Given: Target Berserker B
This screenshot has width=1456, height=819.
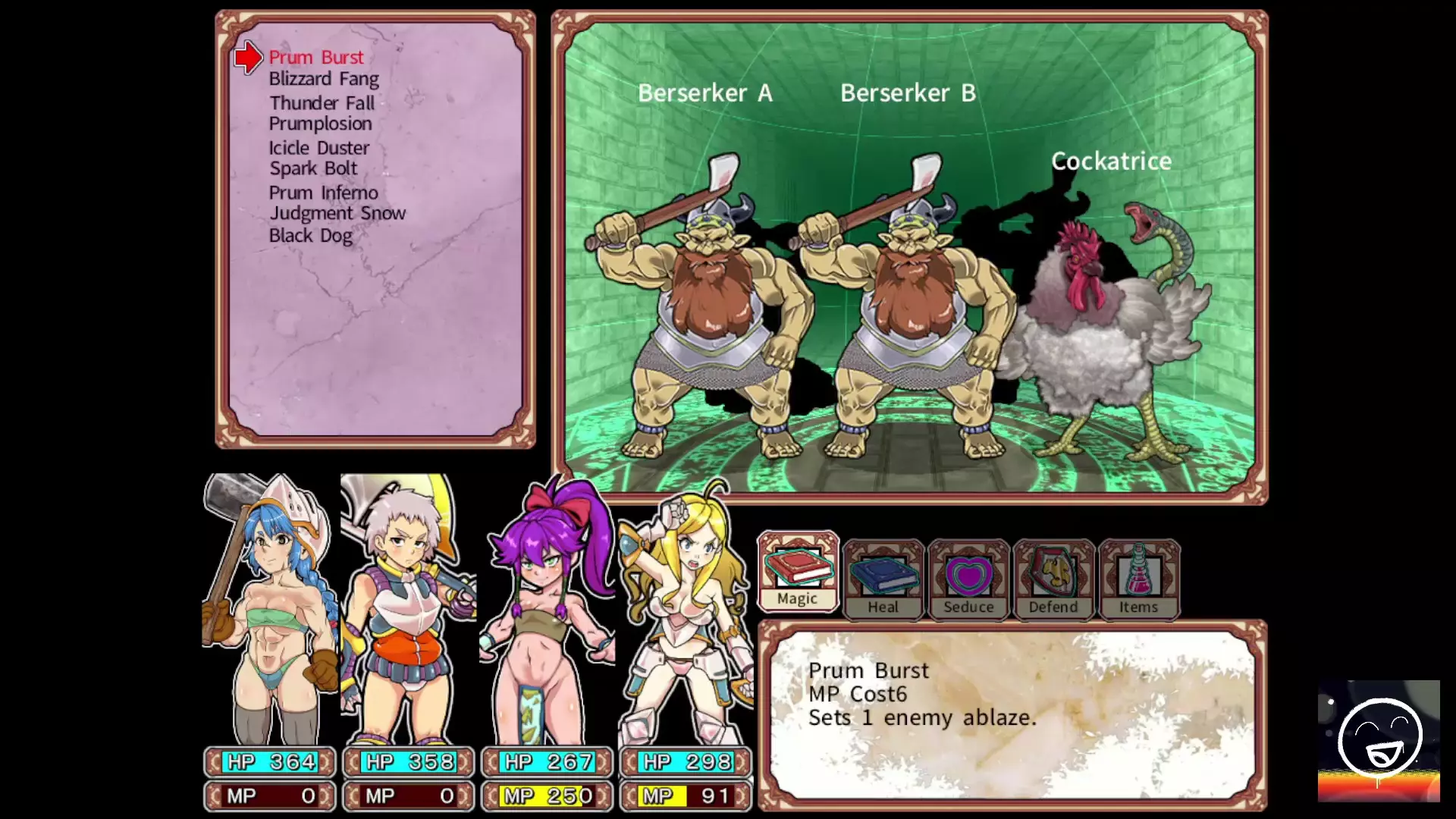Looking at the screenshot, I should [x=906, y=303].
